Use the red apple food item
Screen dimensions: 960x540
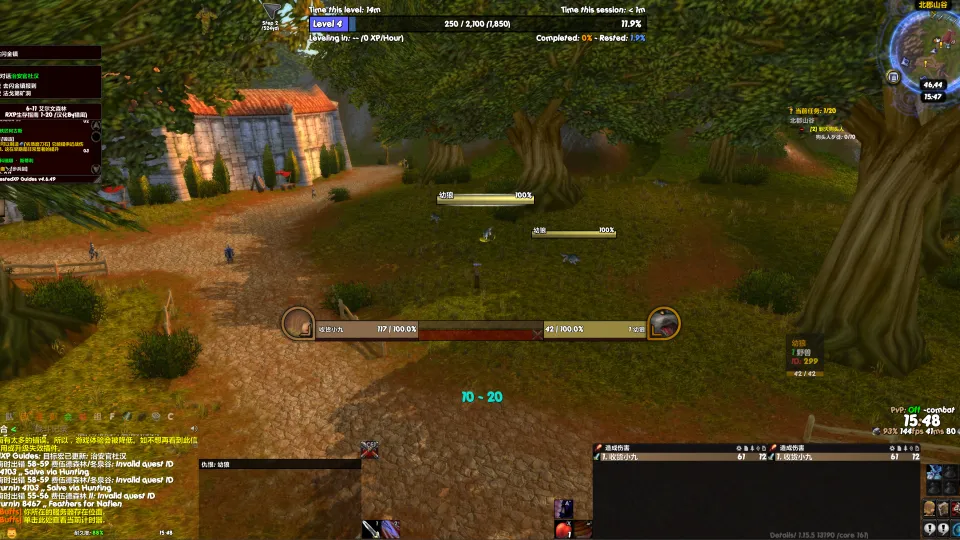click(565, 529)
